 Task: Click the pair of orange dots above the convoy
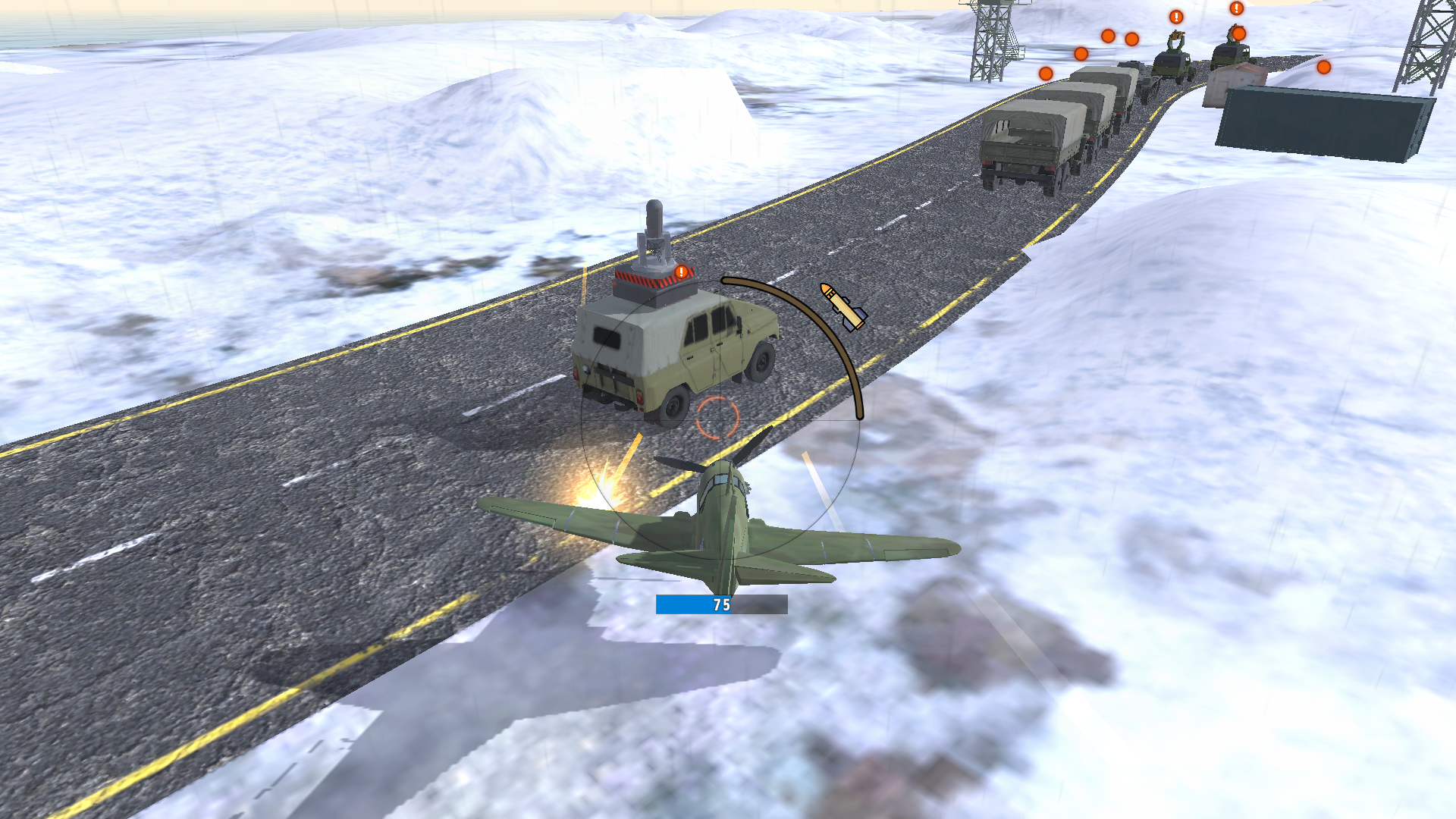tap(1120, 39)
